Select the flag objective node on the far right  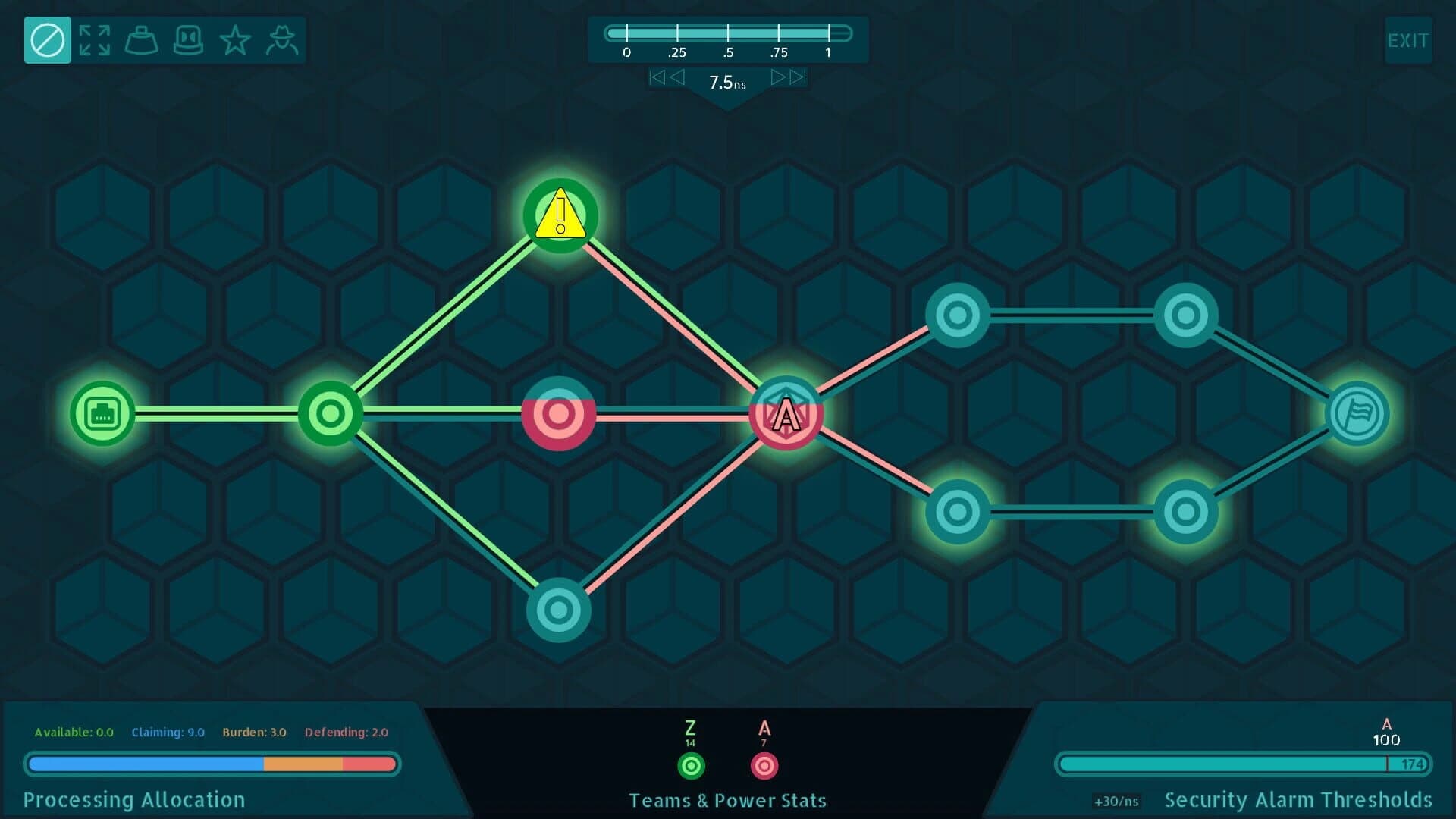pos(1357,413)
